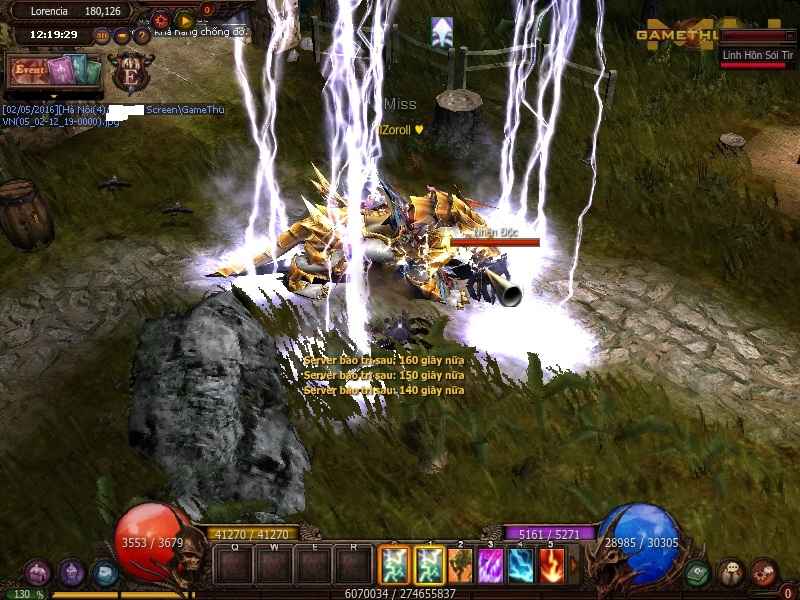This screenshot has height=600, width=800.
Task: Activate the purple slash skill in slot 3
Action: pyautogui.click(x=490, y=566)
